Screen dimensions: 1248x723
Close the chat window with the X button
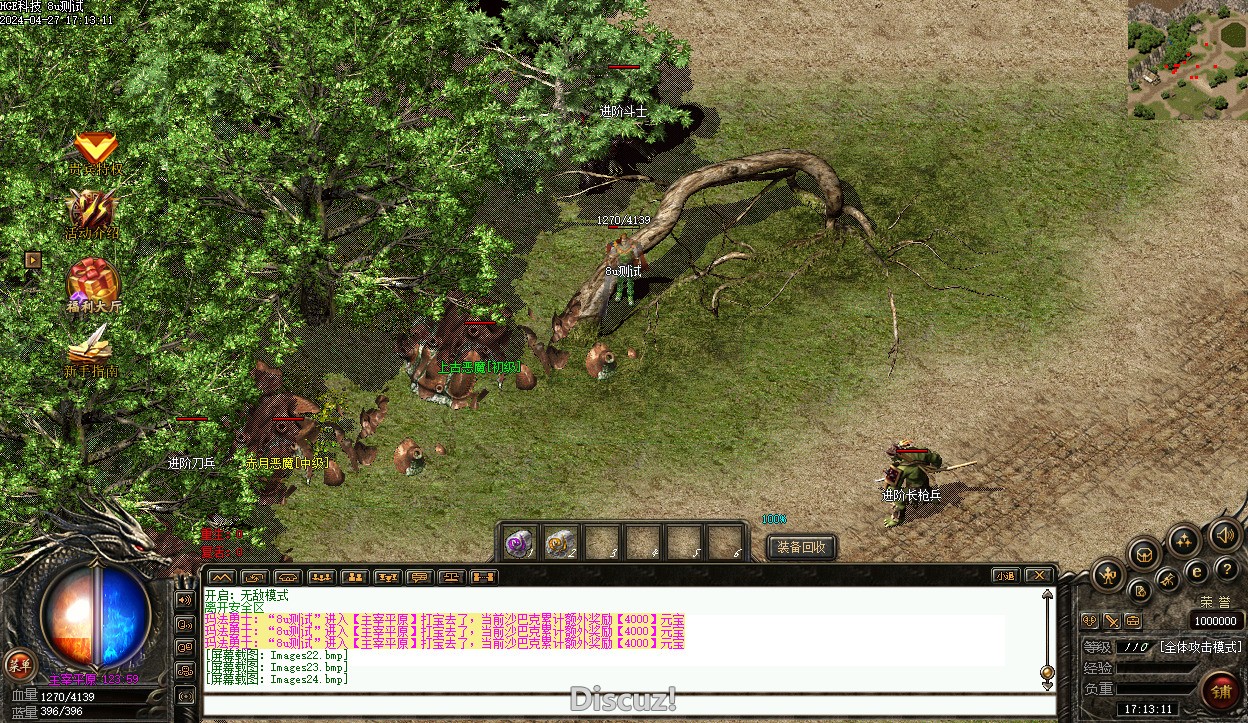click(x=1039, y=575)
